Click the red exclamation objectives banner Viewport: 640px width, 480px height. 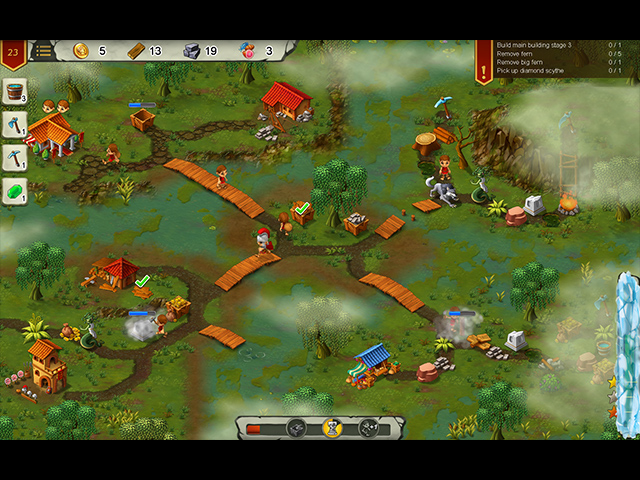[484, 59]
